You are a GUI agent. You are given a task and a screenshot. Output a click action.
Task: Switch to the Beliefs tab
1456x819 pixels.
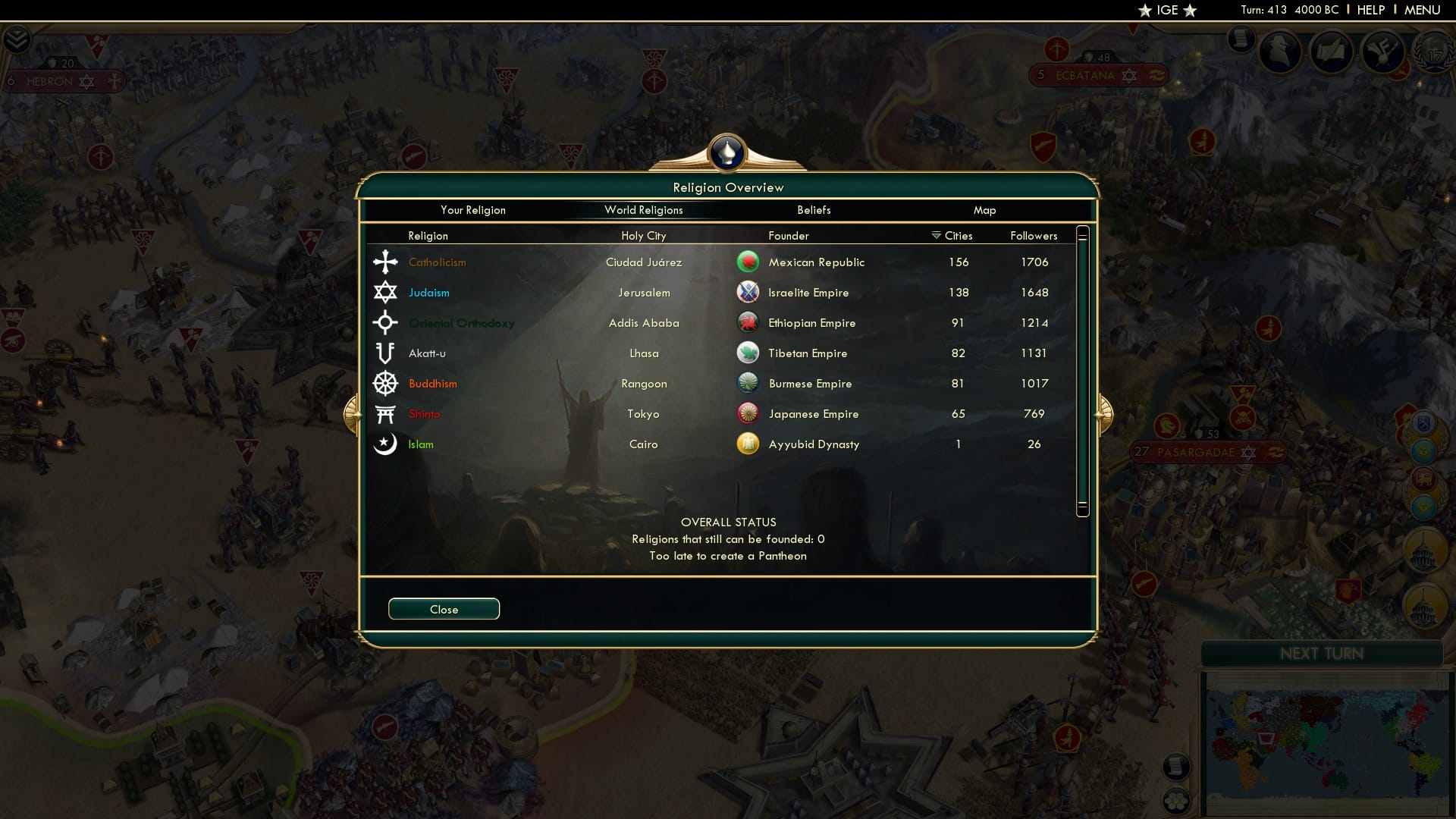point(814,210)
